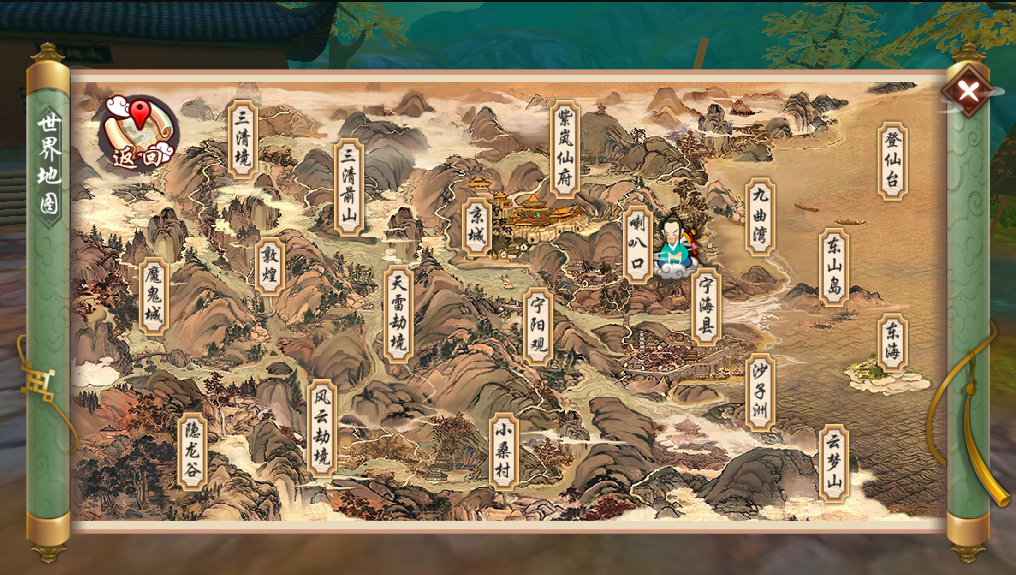Go to the 京城 capital marker
Image resolution: width=1016 pixels, height=575 pixels.
pyautogui.click(x=478, y=227)
